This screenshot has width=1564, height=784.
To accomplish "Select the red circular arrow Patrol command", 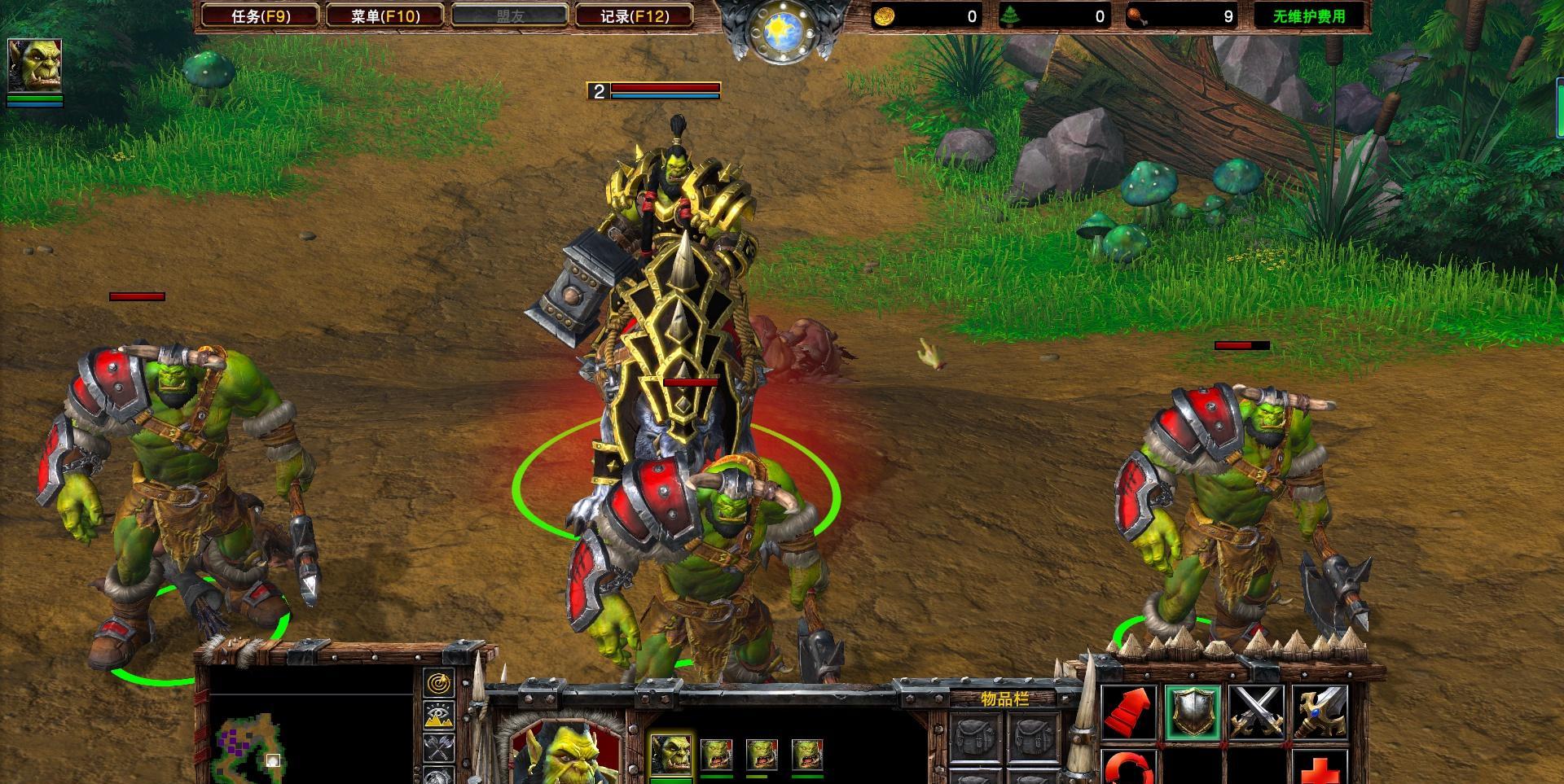I will (1128, 768).
